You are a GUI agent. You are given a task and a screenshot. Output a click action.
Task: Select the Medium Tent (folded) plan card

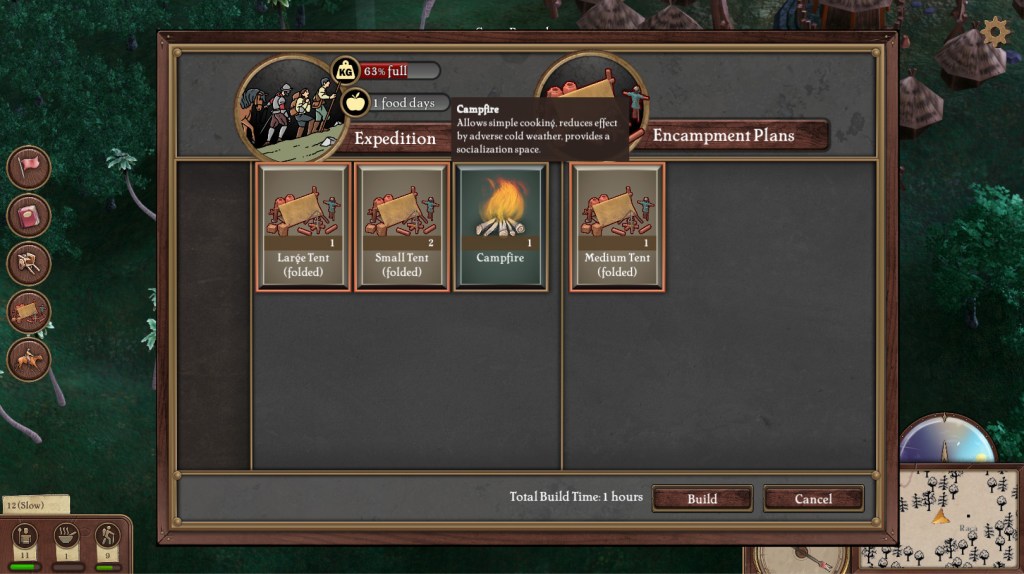tap(617, 227)
